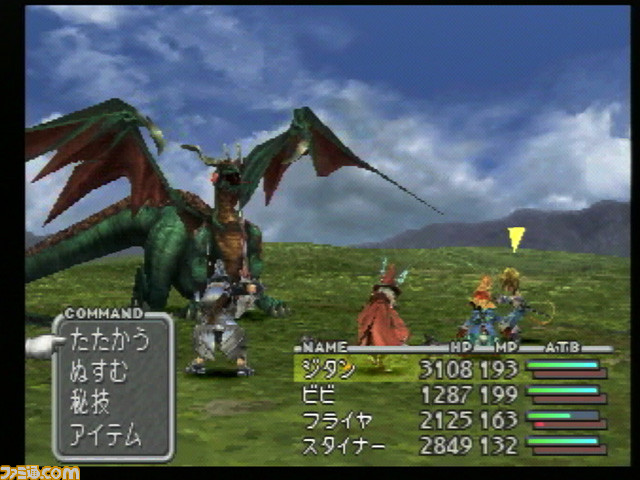
Task: Open the 秘技 skills command
Action: click(x=89, y=404)
